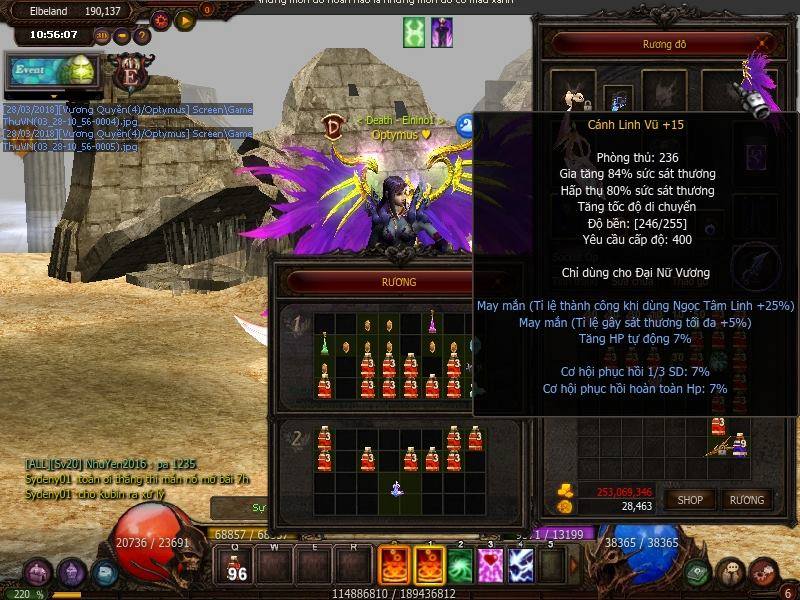The height and width of the screenshot is (600, 800).
Task: Activate the green swirl skill
Action: [x=460, y=565]
